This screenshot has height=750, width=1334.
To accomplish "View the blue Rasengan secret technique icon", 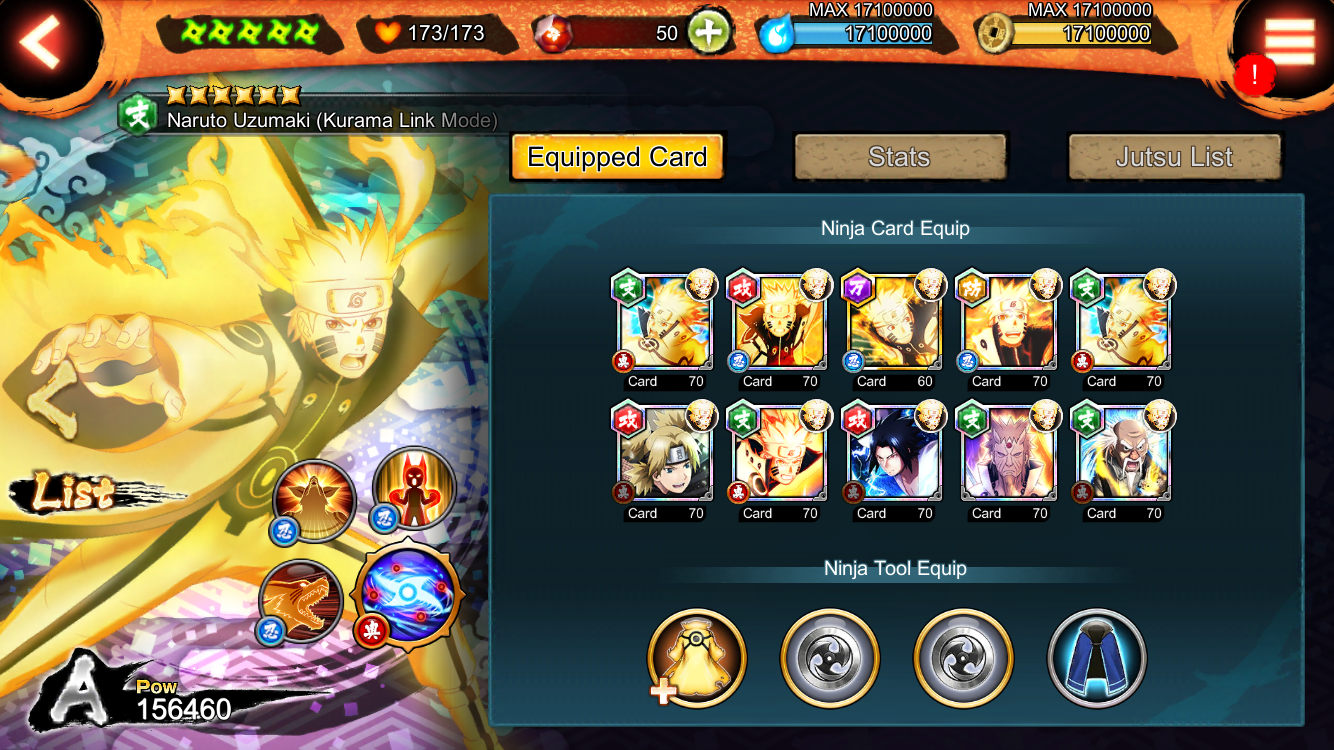I will point(409,597).
